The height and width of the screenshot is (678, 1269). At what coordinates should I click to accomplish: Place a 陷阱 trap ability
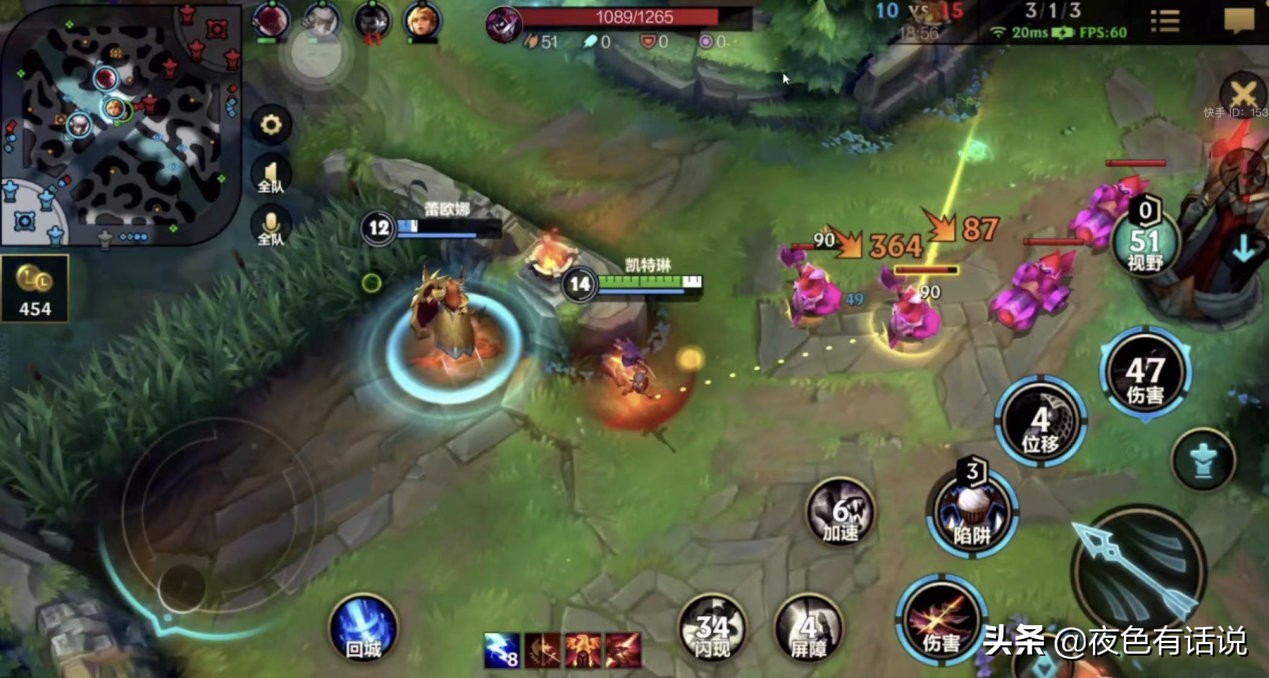coord(971,512)
